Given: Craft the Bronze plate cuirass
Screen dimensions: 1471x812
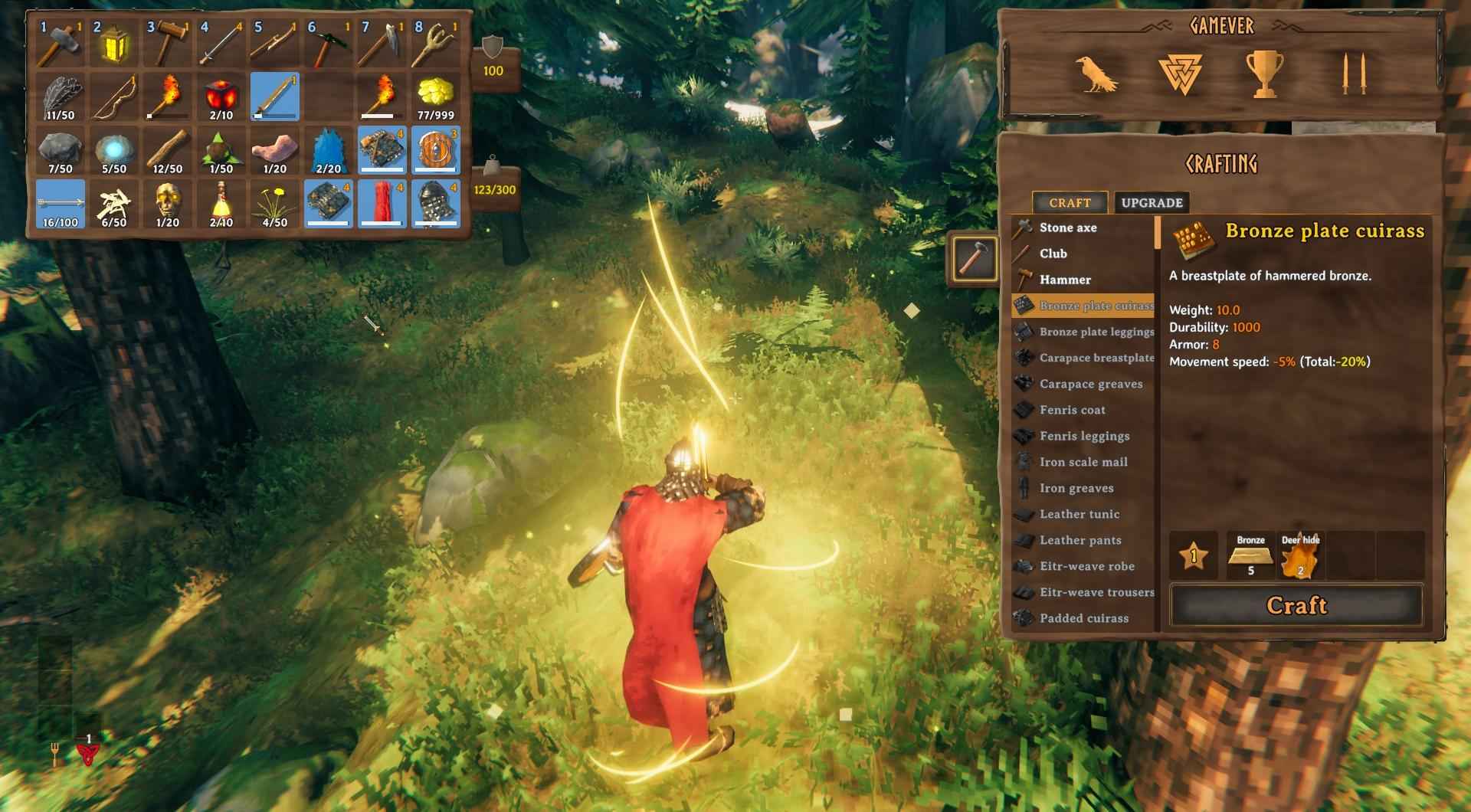Looking at the screenshot, I should (x=1296, y=606).
